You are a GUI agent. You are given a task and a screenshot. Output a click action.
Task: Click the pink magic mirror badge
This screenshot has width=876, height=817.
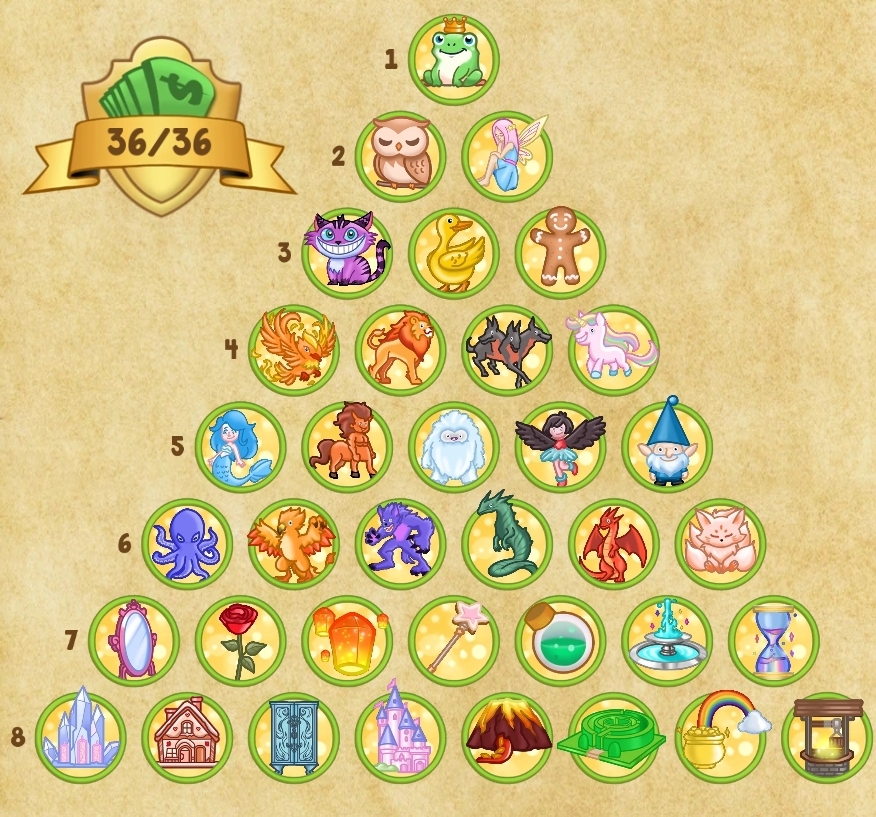(133, 641)
